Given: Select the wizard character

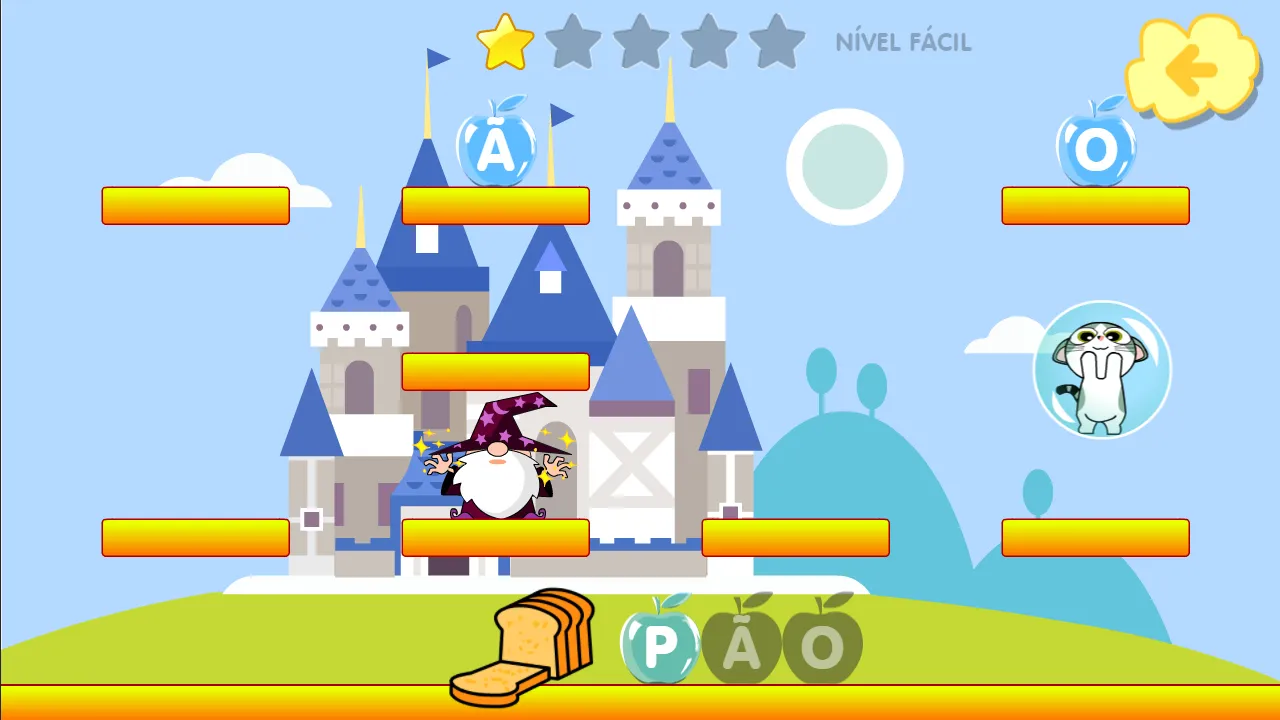Looking at the screenshot, I should [495, 470].
